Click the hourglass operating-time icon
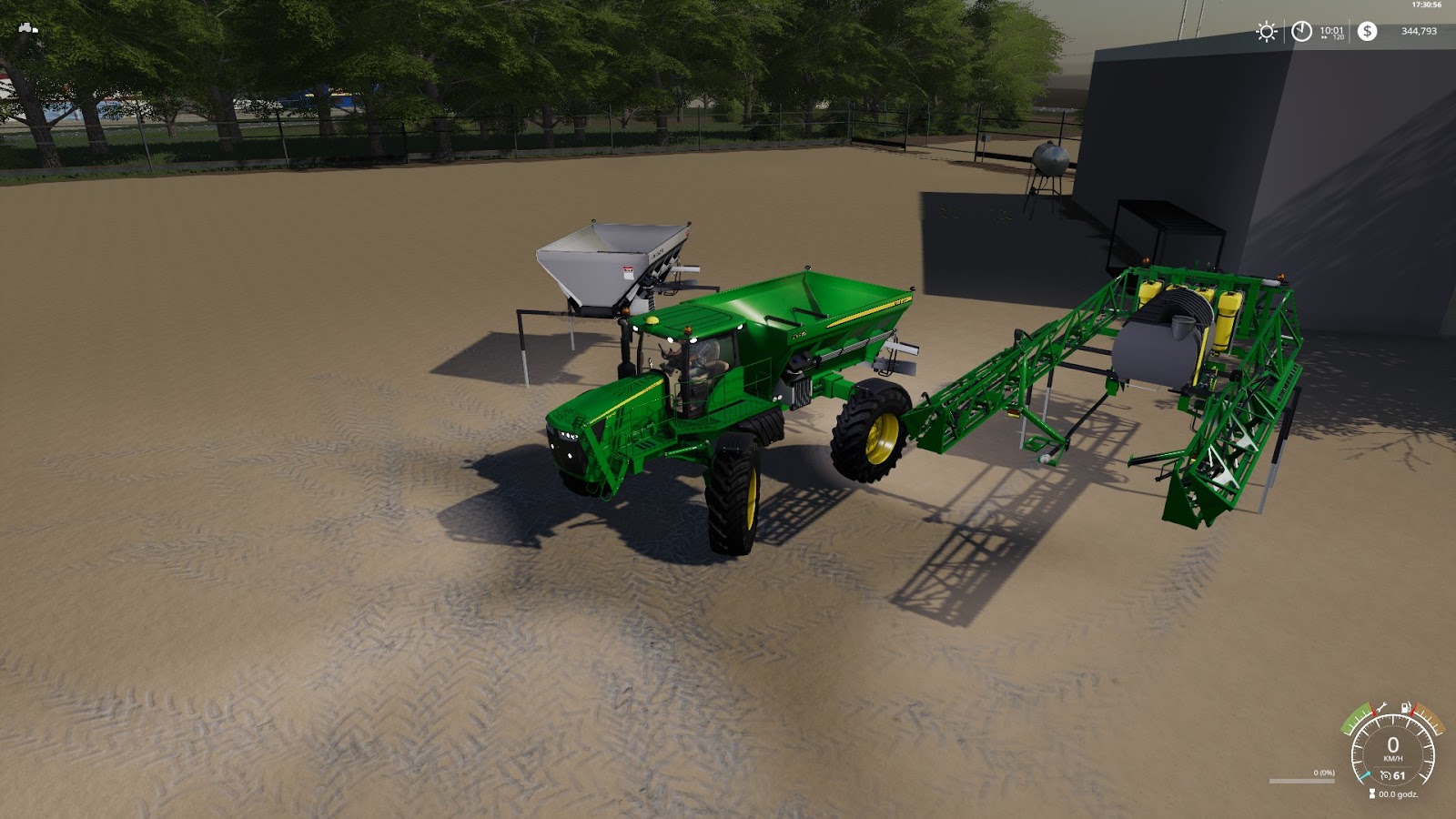Image resolution: width=1456 pixels, height=819 pixels. pos(1372,793)
